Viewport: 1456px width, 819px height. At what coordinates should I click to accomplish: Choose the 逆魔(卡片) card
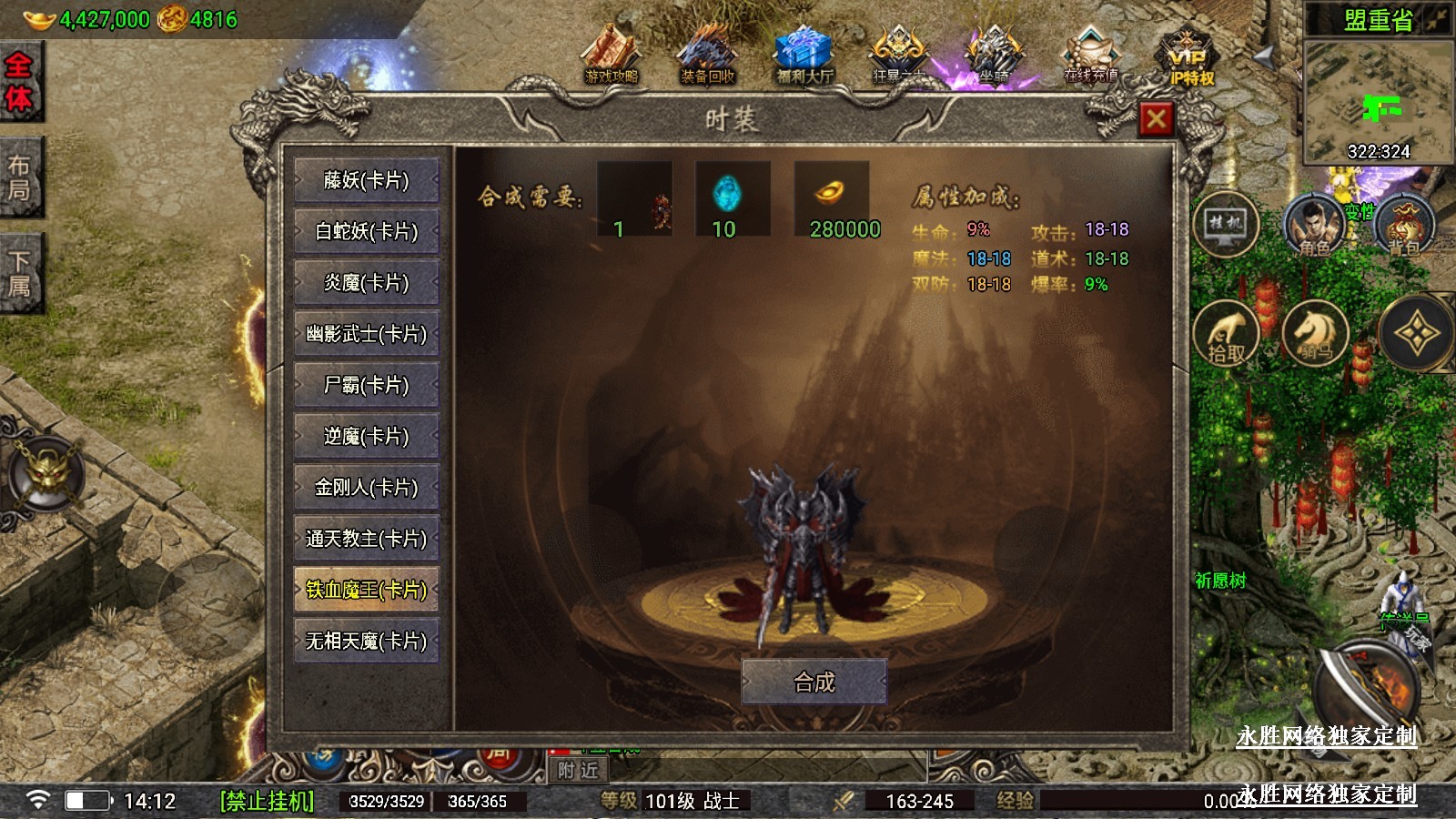coord(367,436)
